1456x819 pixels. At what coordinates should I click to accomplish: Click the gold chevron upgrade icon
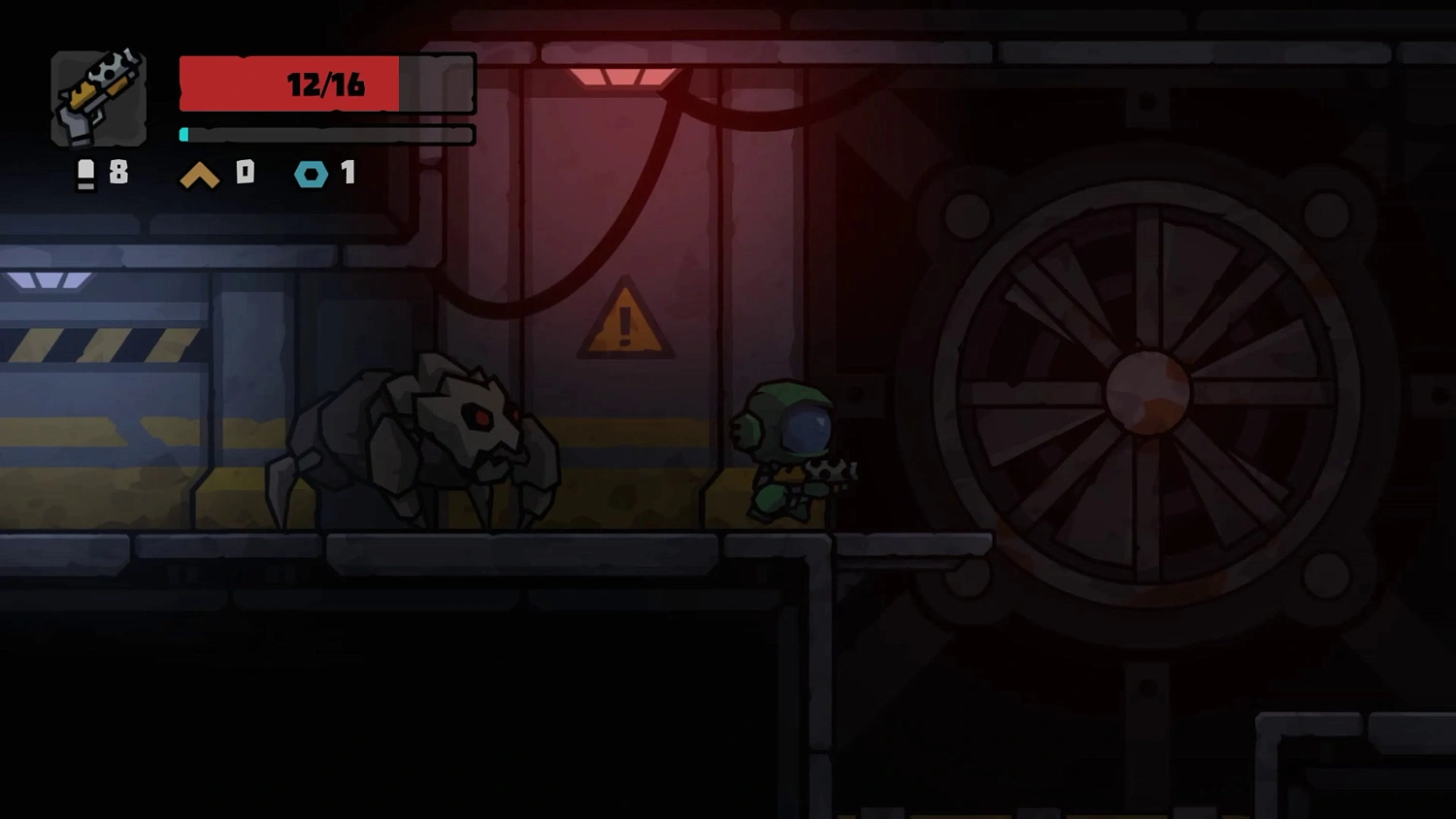tap(199, 175)
